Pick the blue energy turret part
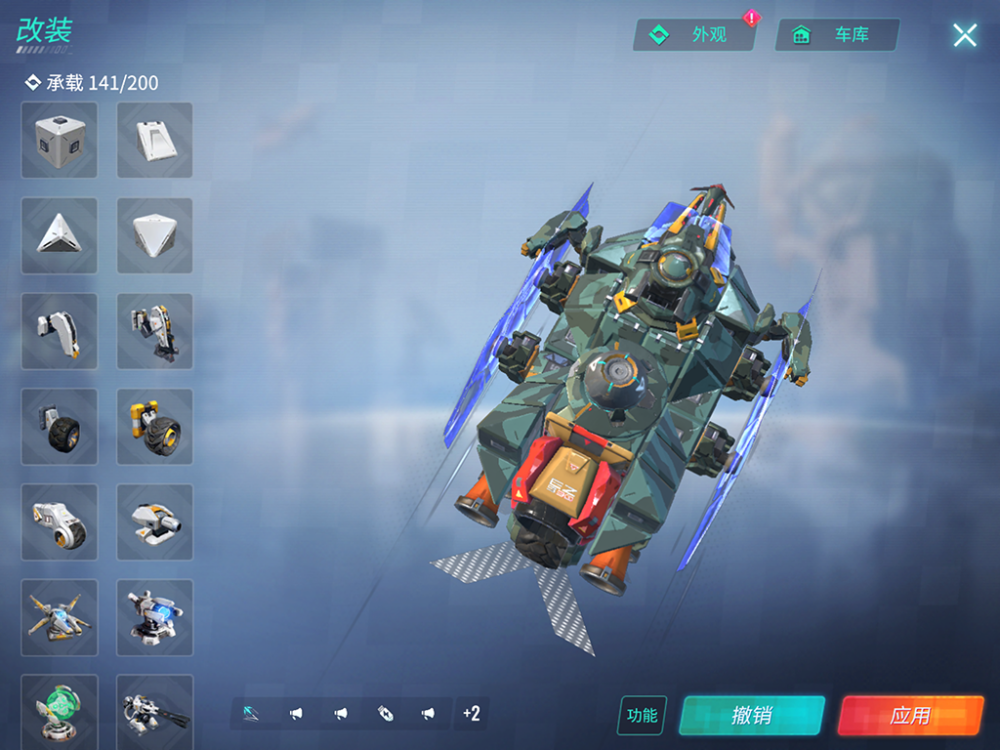This screenshot has height=750, width=1000. pos(155,617)
